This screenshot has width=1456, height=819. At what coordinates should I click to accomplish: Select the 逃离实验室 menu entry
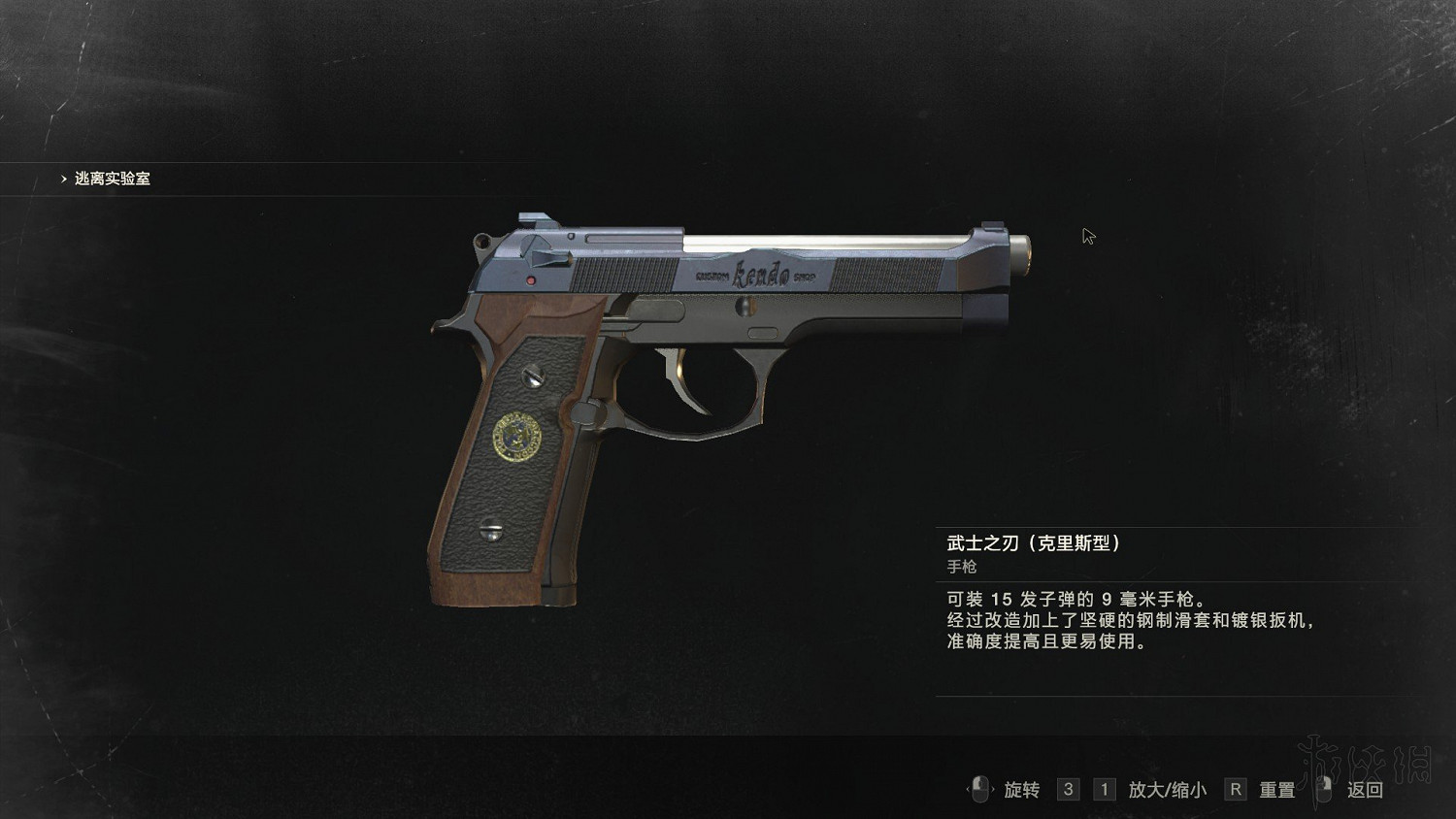click(x=112, y=179)
